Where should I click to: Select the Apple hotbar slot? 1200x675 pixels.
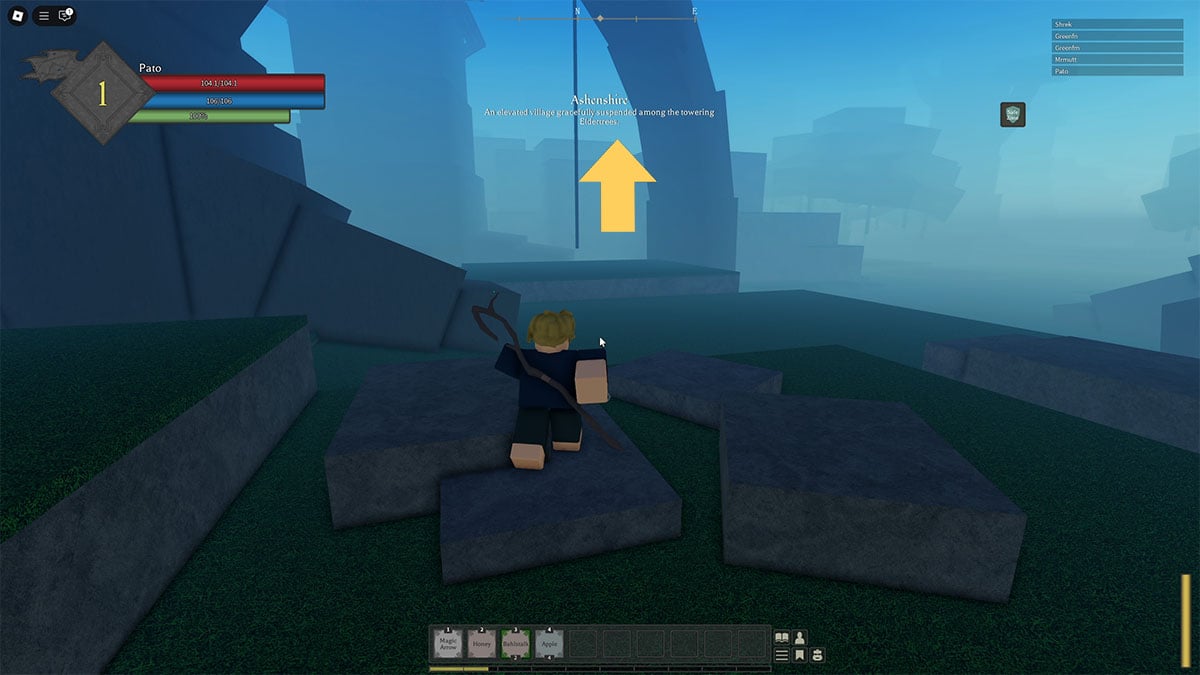(550, 644)
